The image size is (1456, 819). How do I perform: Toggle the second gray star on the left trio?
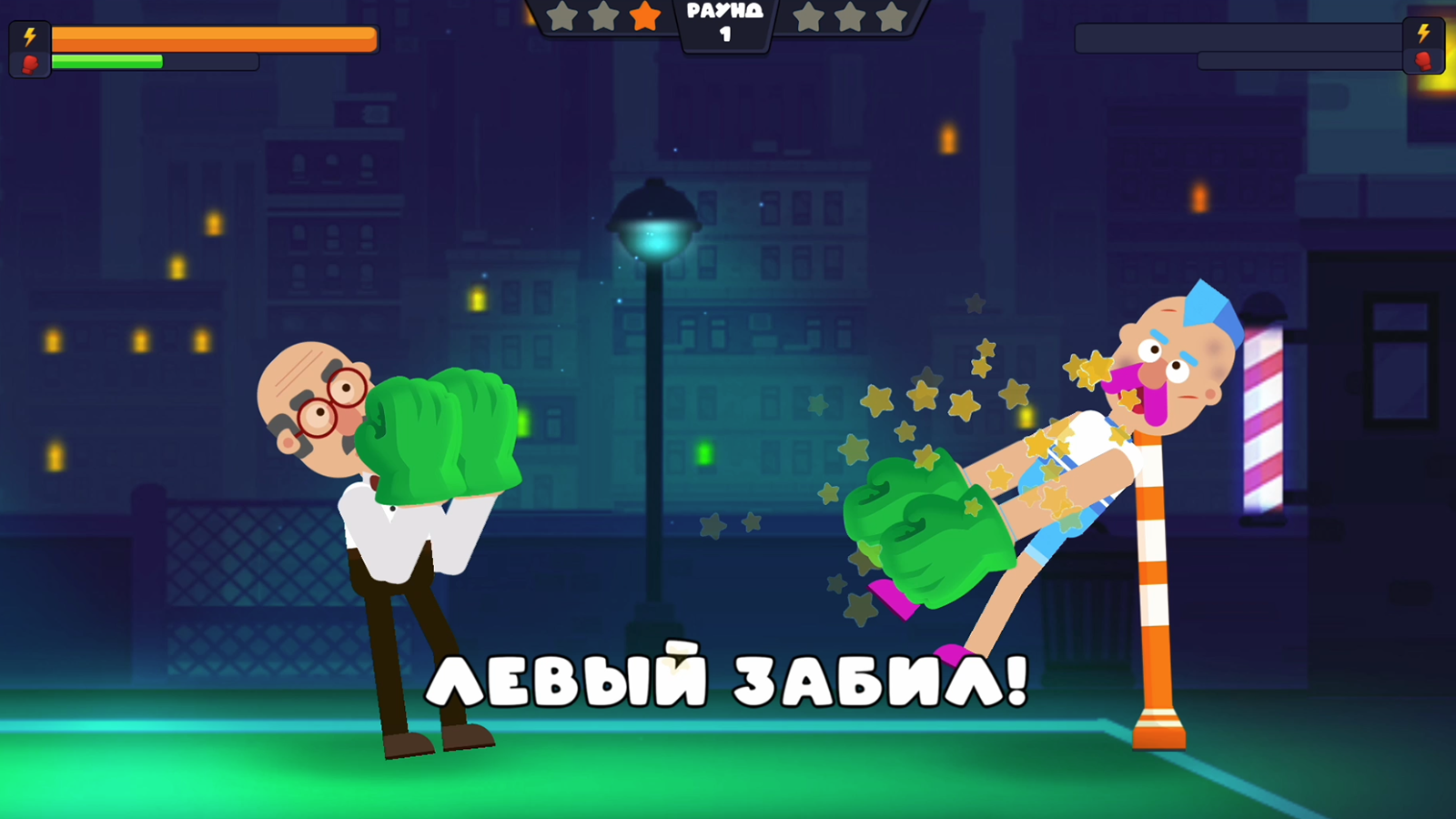[x=603, y=15]
